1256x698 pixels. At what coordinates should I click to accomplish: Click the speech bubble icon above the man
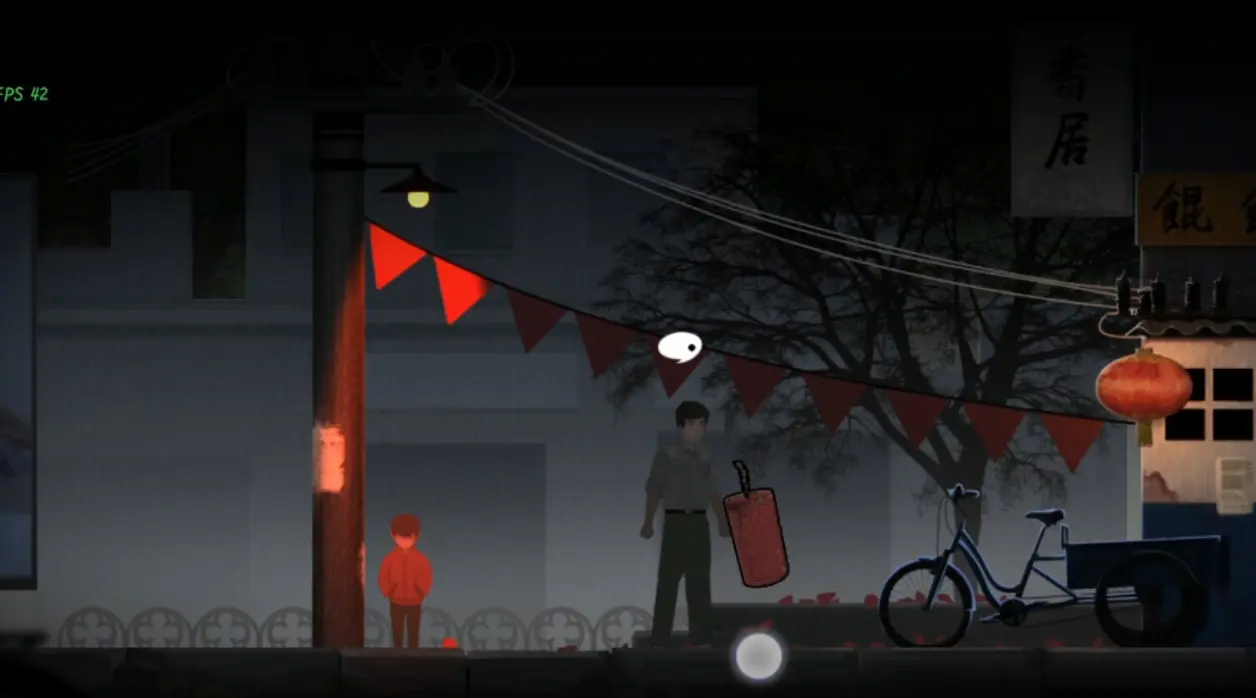pos(679,347)
